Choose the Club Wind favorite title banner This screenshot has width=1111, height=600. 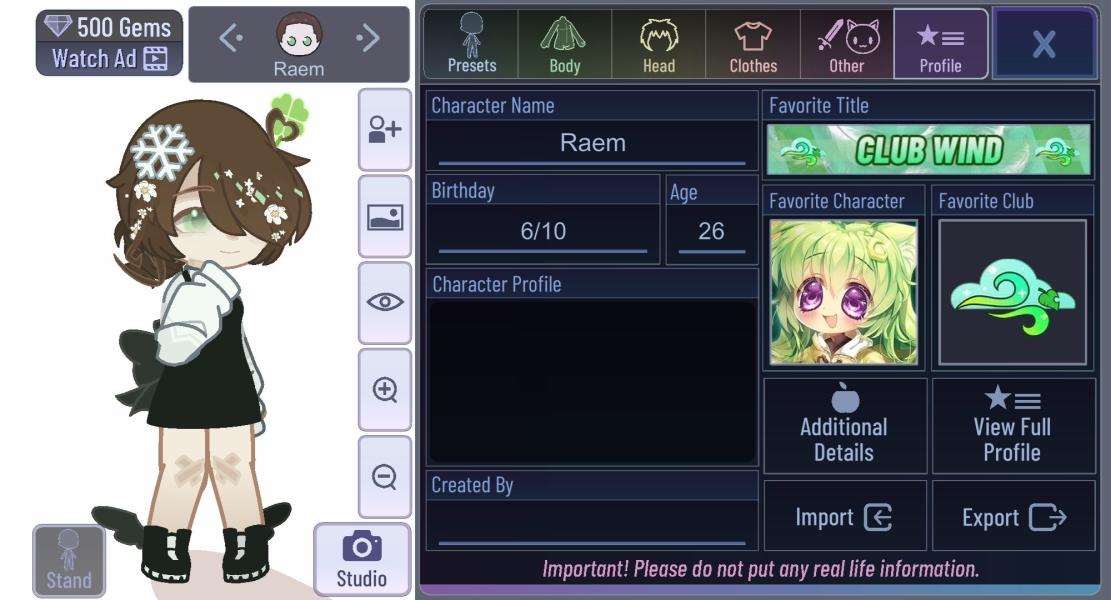928,150
